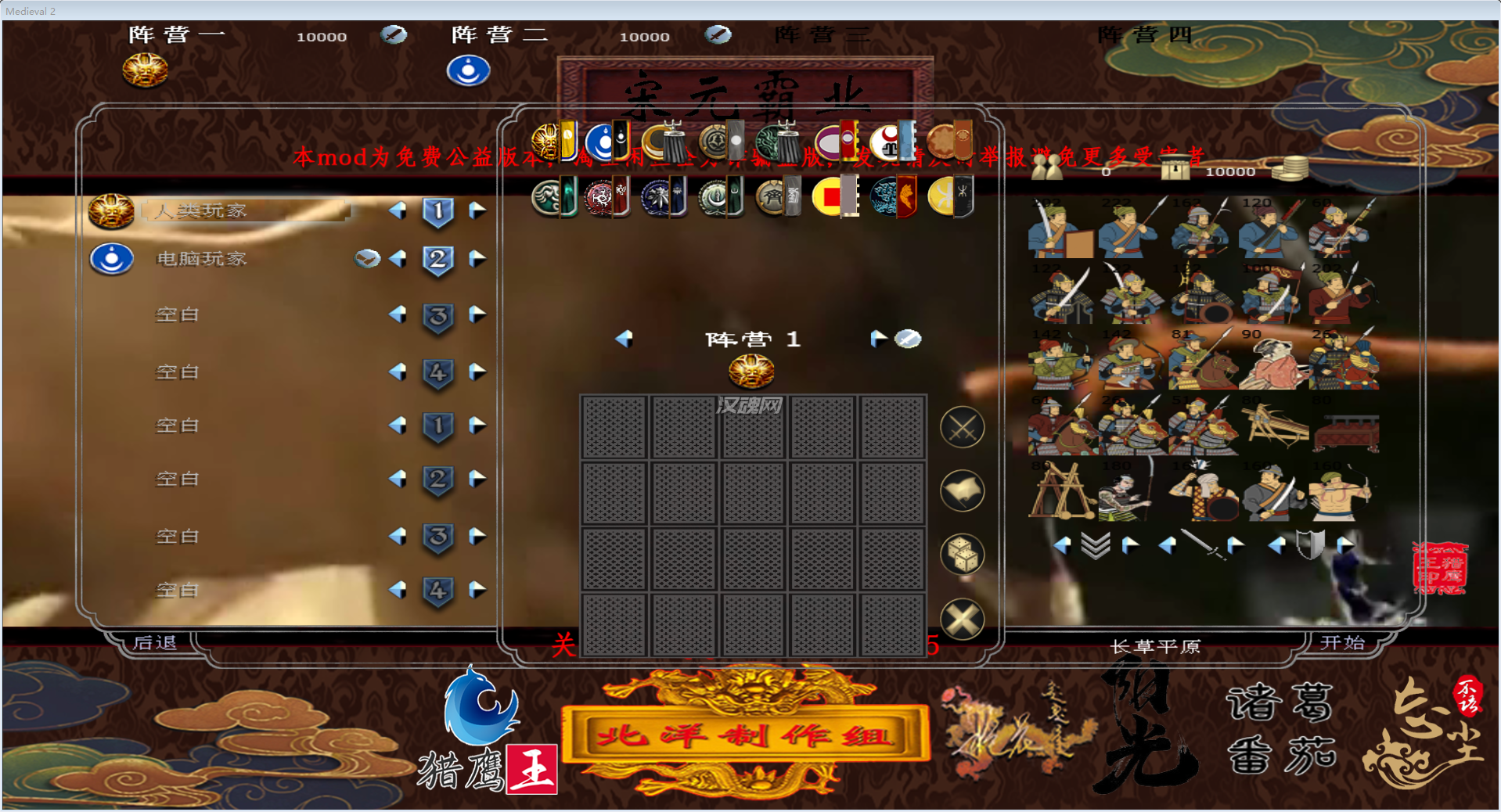Select the 长草平原 map name
Viewport: 1501px width, 812px height.
tap(1155, 646)
